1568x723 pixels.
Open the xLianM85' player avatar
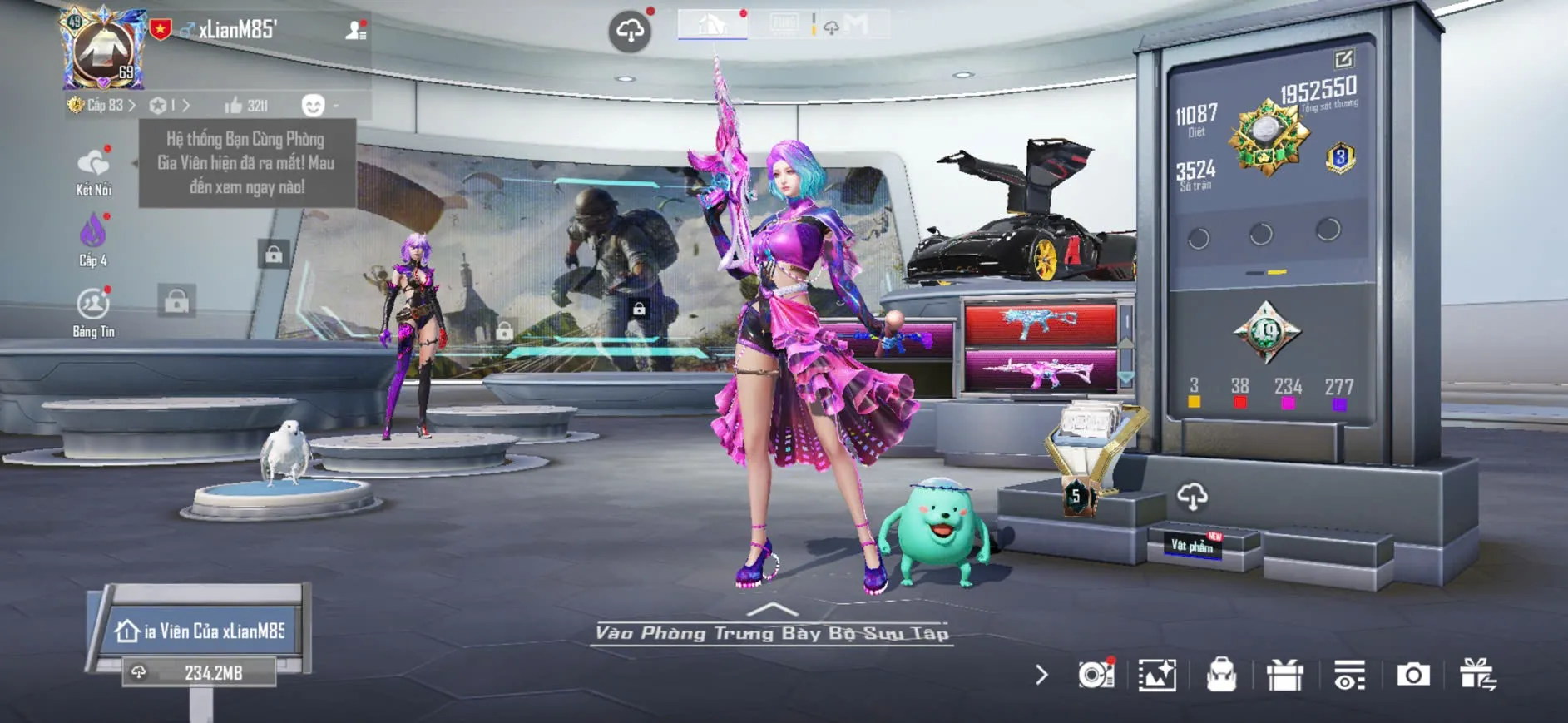[104, 50]
